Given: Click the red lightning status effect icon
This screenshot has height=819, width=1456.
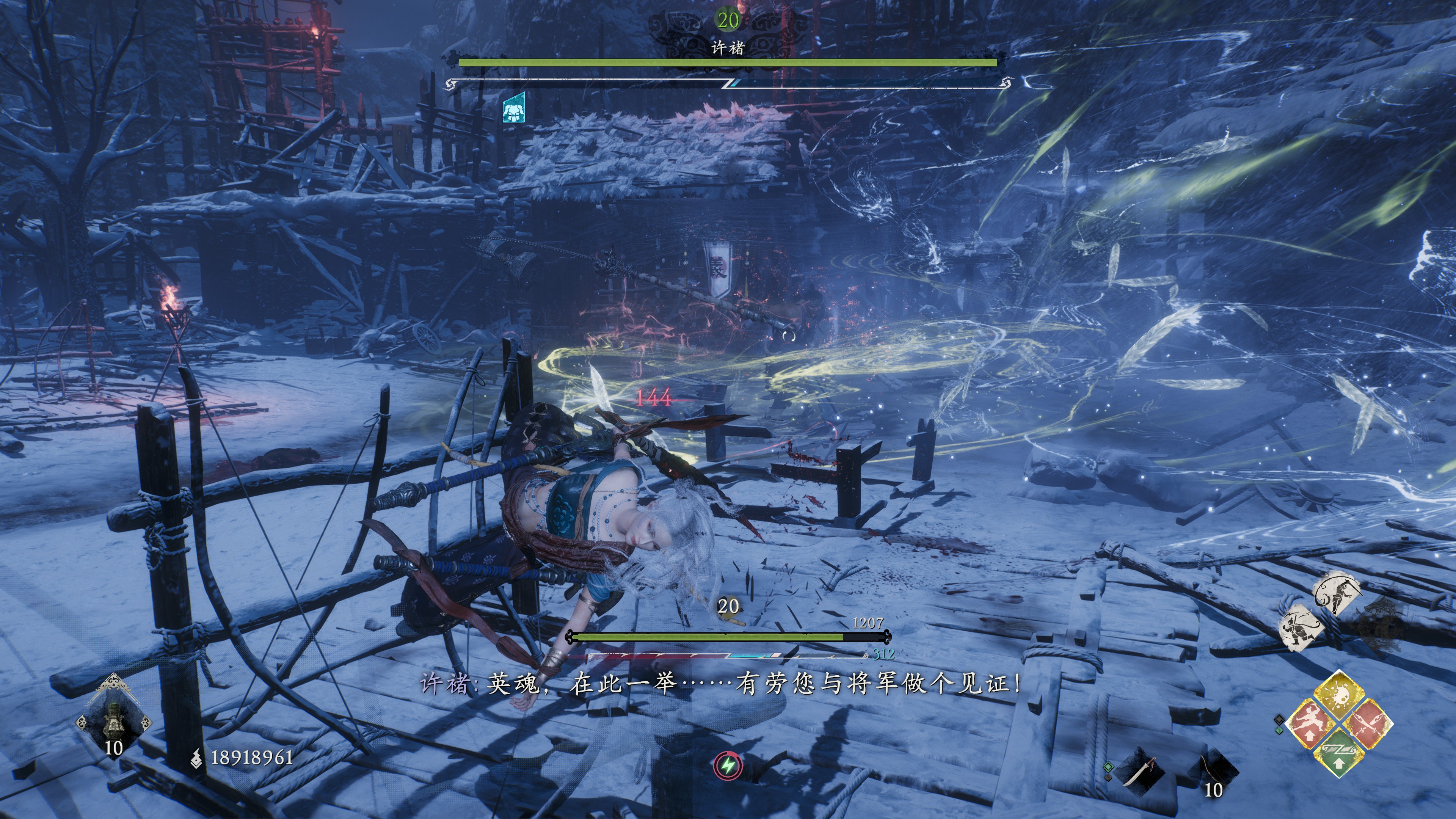Looking at the screenshot, I should [728, 766].
